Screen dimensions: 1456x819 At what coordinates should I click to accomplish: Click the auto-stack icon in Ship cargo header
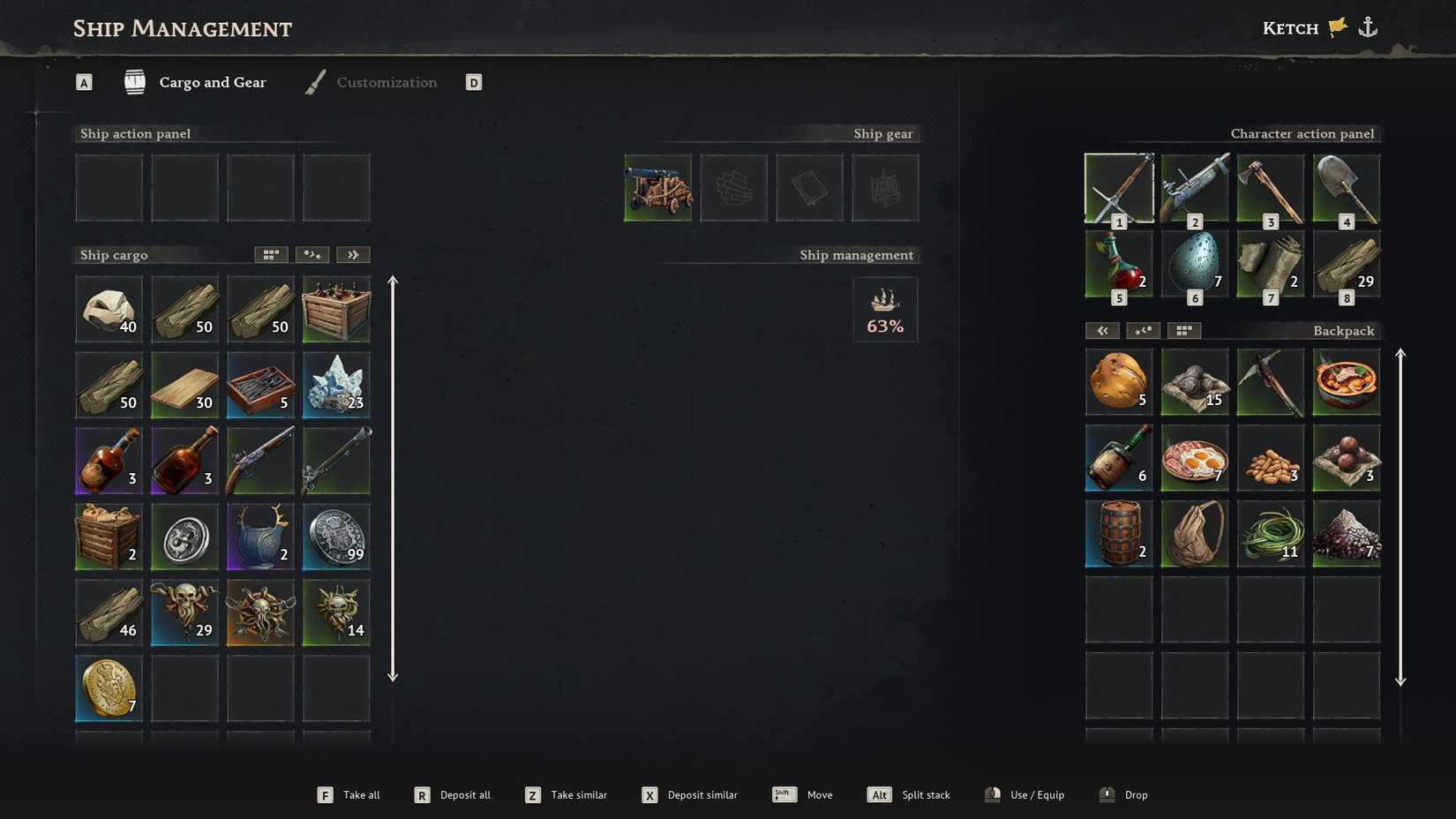[x=311, y=254]
